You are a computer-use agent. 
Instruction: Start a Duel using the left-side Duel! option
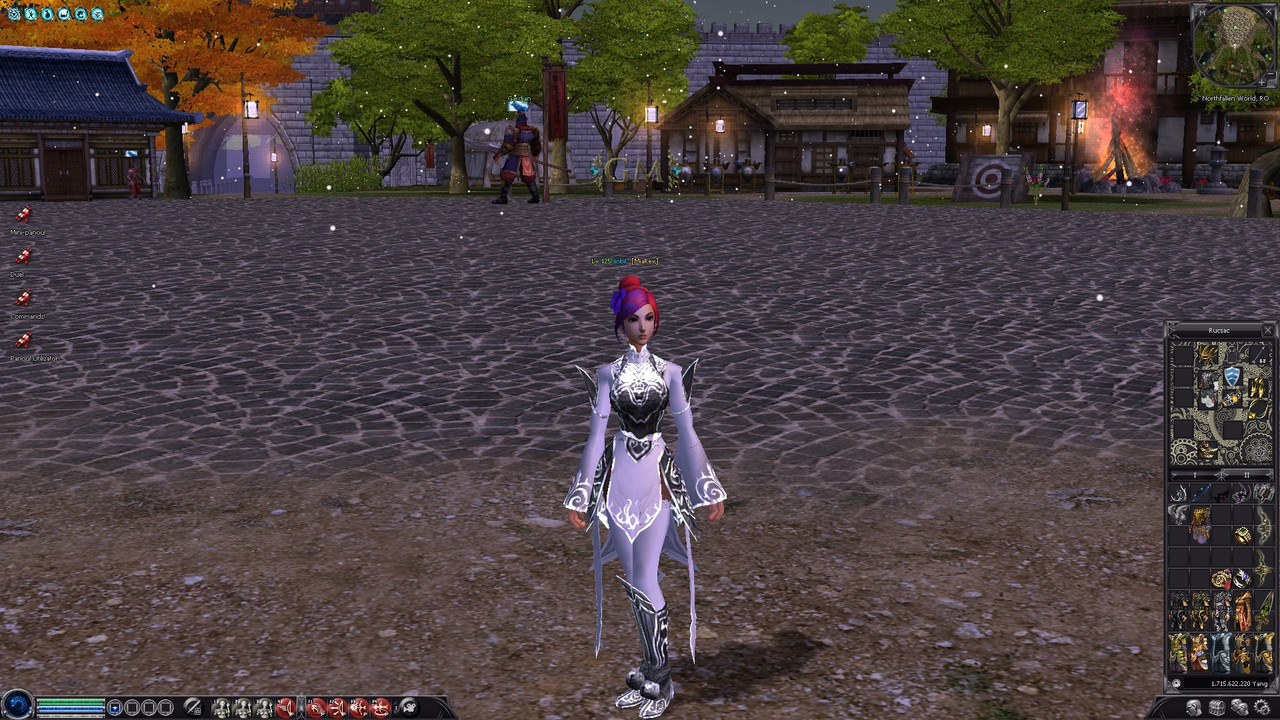pyautogui.click(x=24, y=255)
